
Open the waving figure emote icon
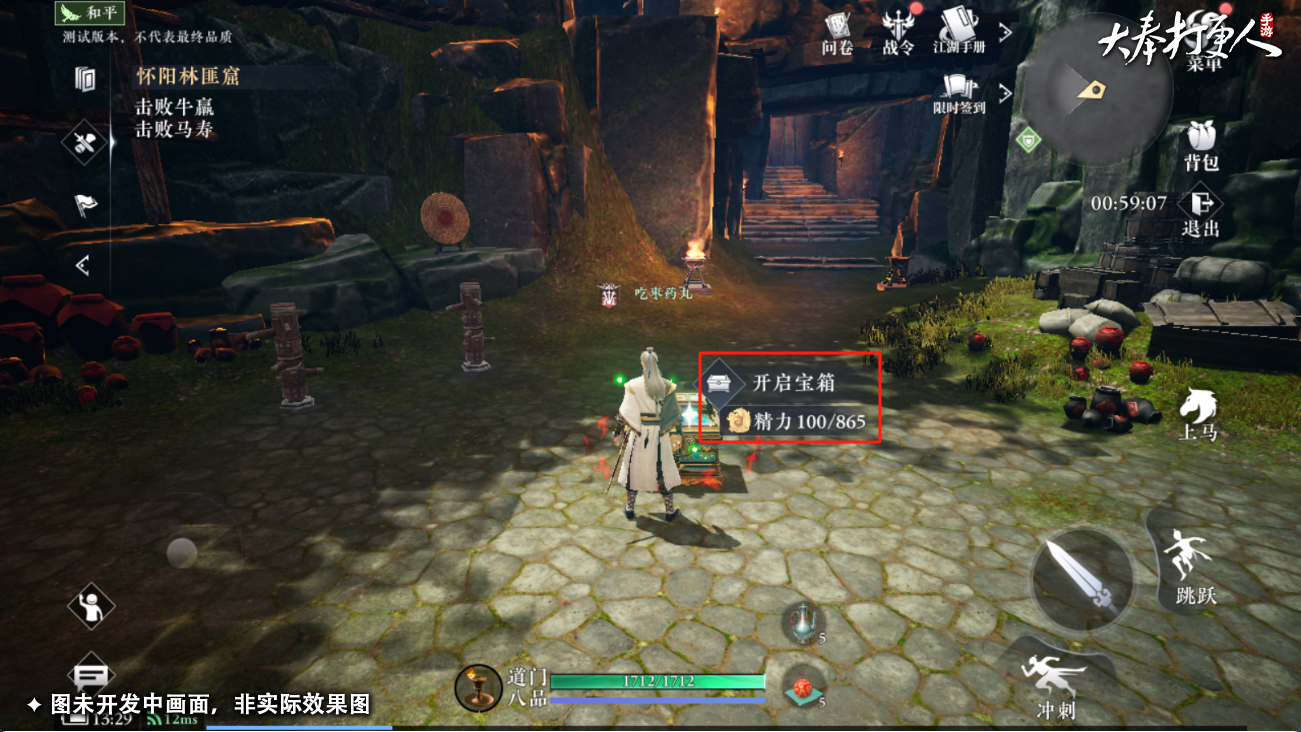pos(91,605)
